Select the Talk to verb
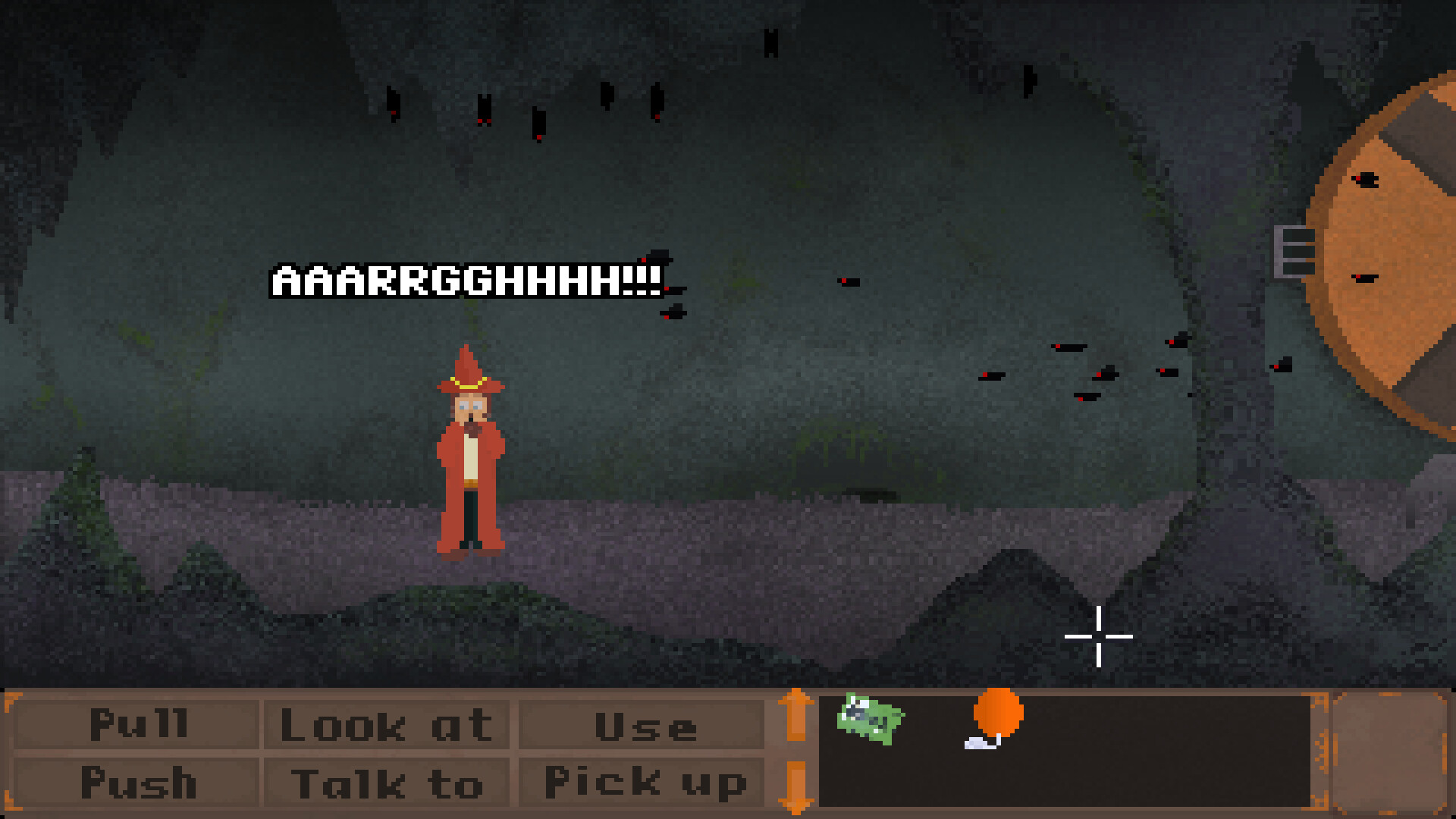This screenshot has height=819, width=1456. click(x=388, y=779)
